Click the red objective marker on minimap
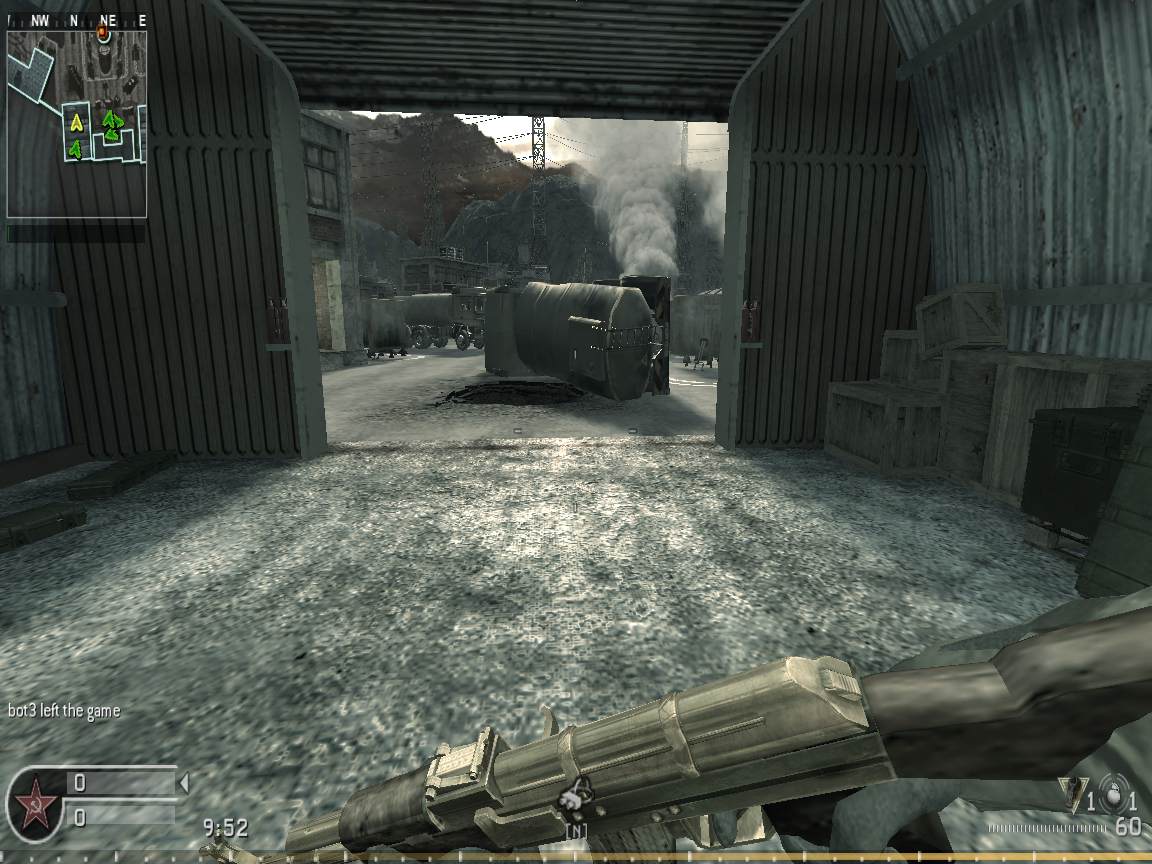The image size is (1152, 864). click(102, 34)
